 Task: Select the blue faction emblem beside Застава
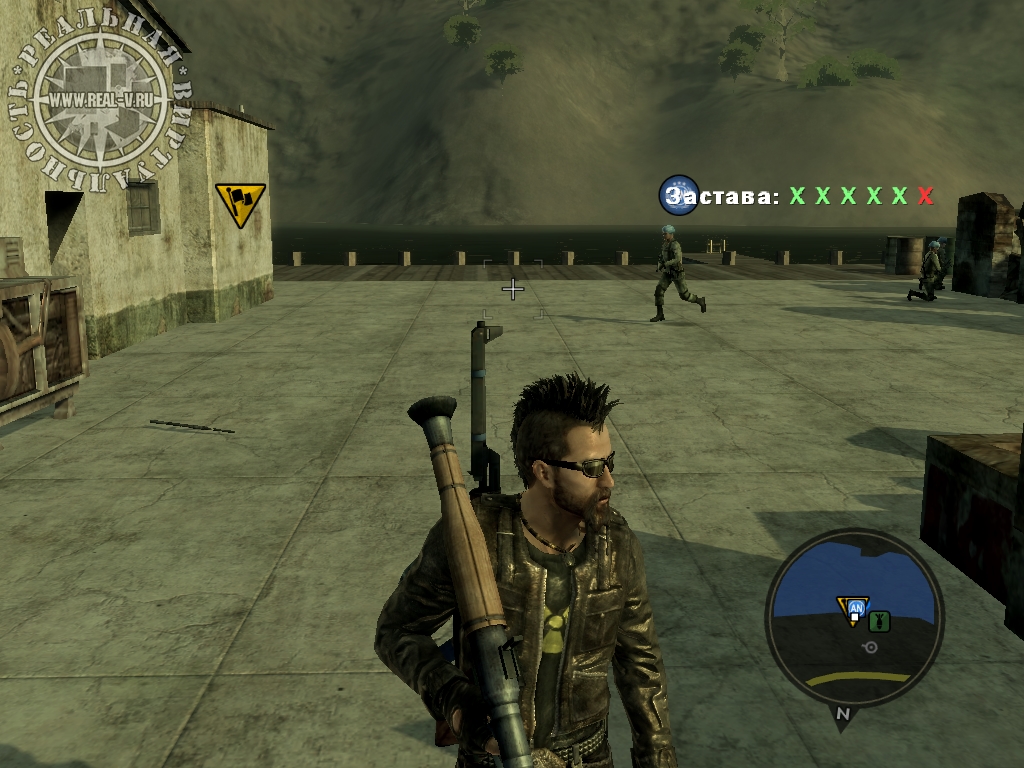(678, 195)
